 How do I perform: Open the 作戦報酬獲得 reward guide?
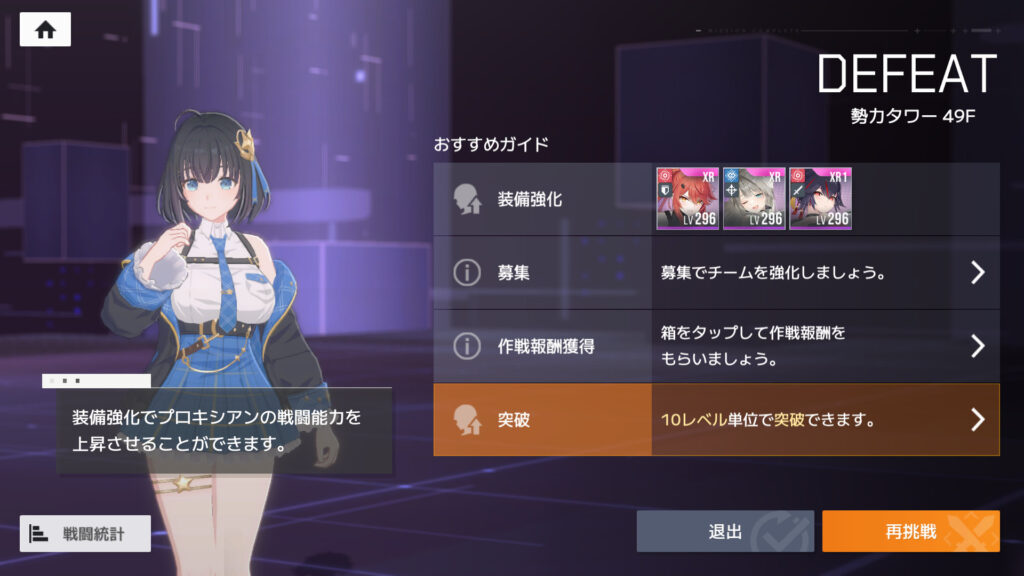pos(716,346)
